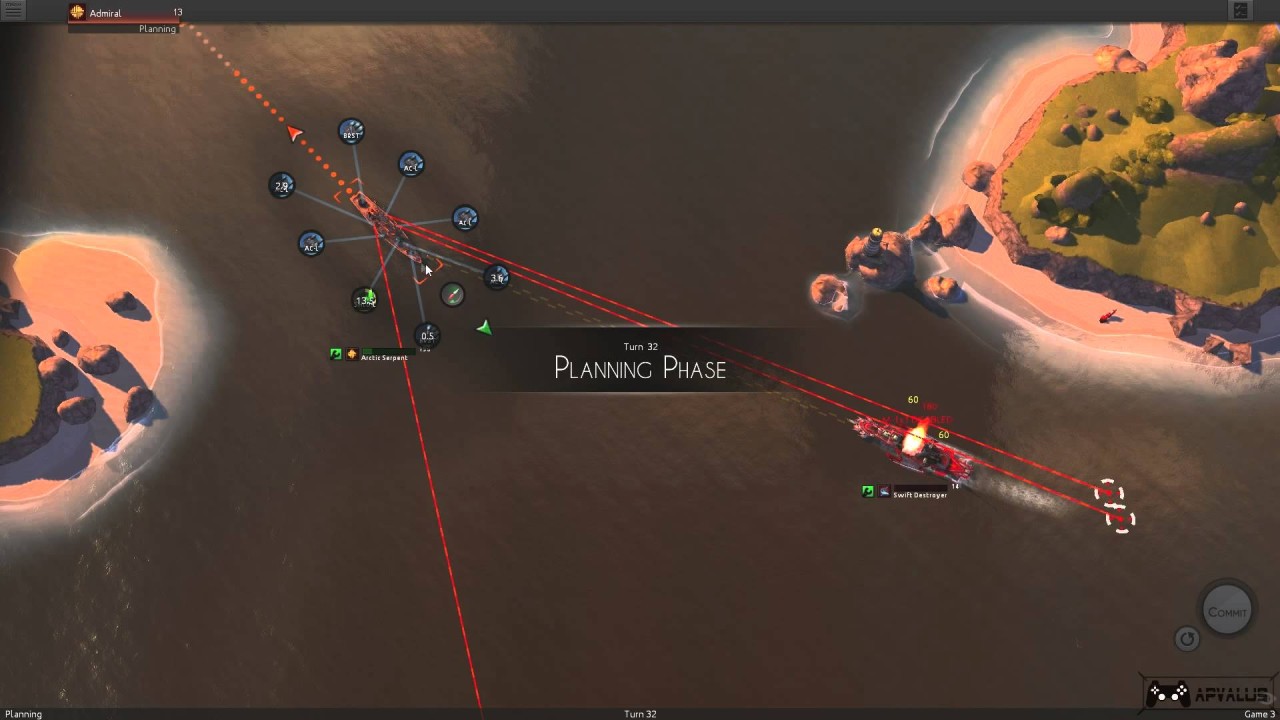The height and width of the screenshot is (720, 1280).
Task: Click the AC-L dial right of the ship
Action: [464, 220]
